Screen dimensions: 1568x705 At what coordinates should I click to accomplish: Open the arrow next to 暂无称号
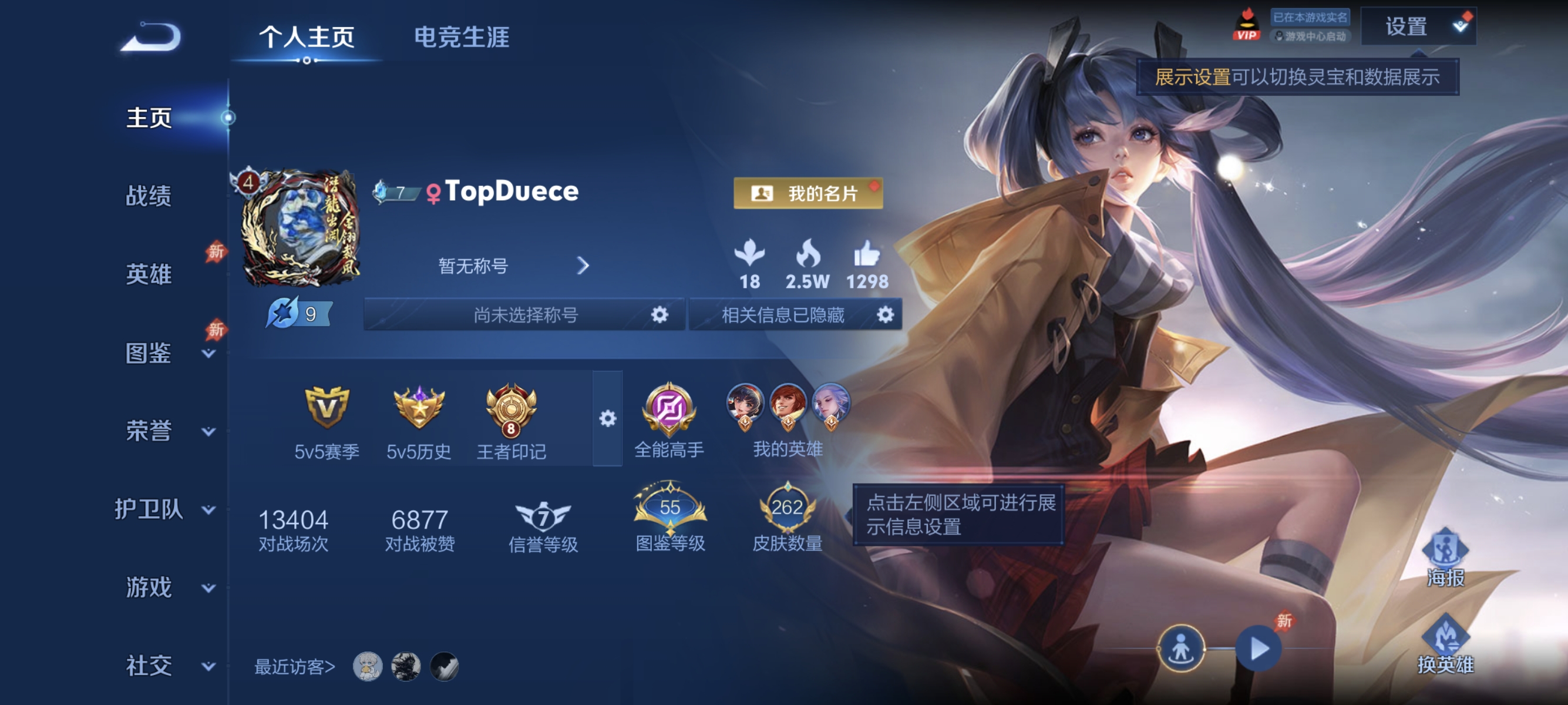coord(584,266)
